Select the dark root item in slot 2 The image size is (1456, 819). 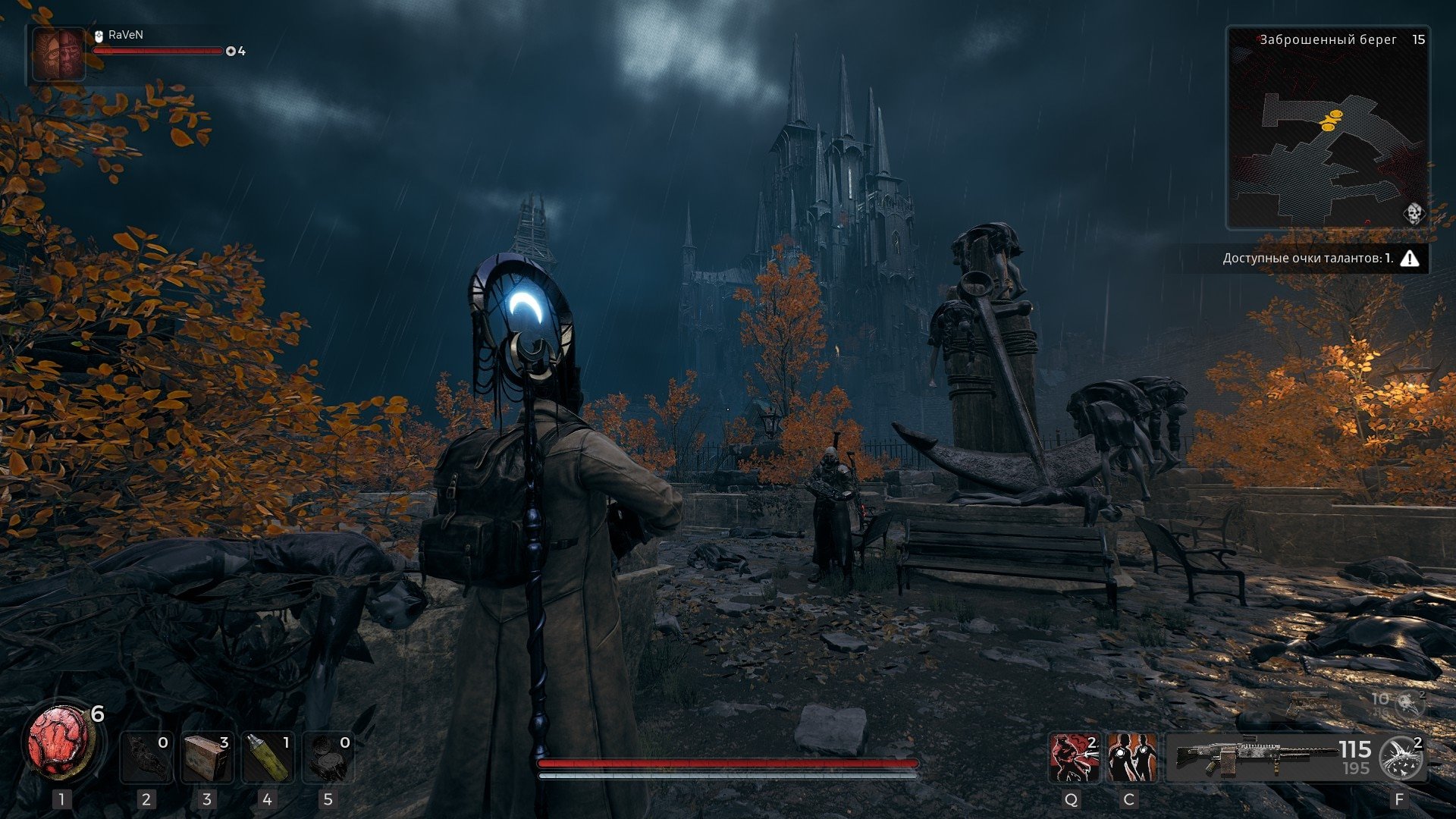click(x=146, y=758)
